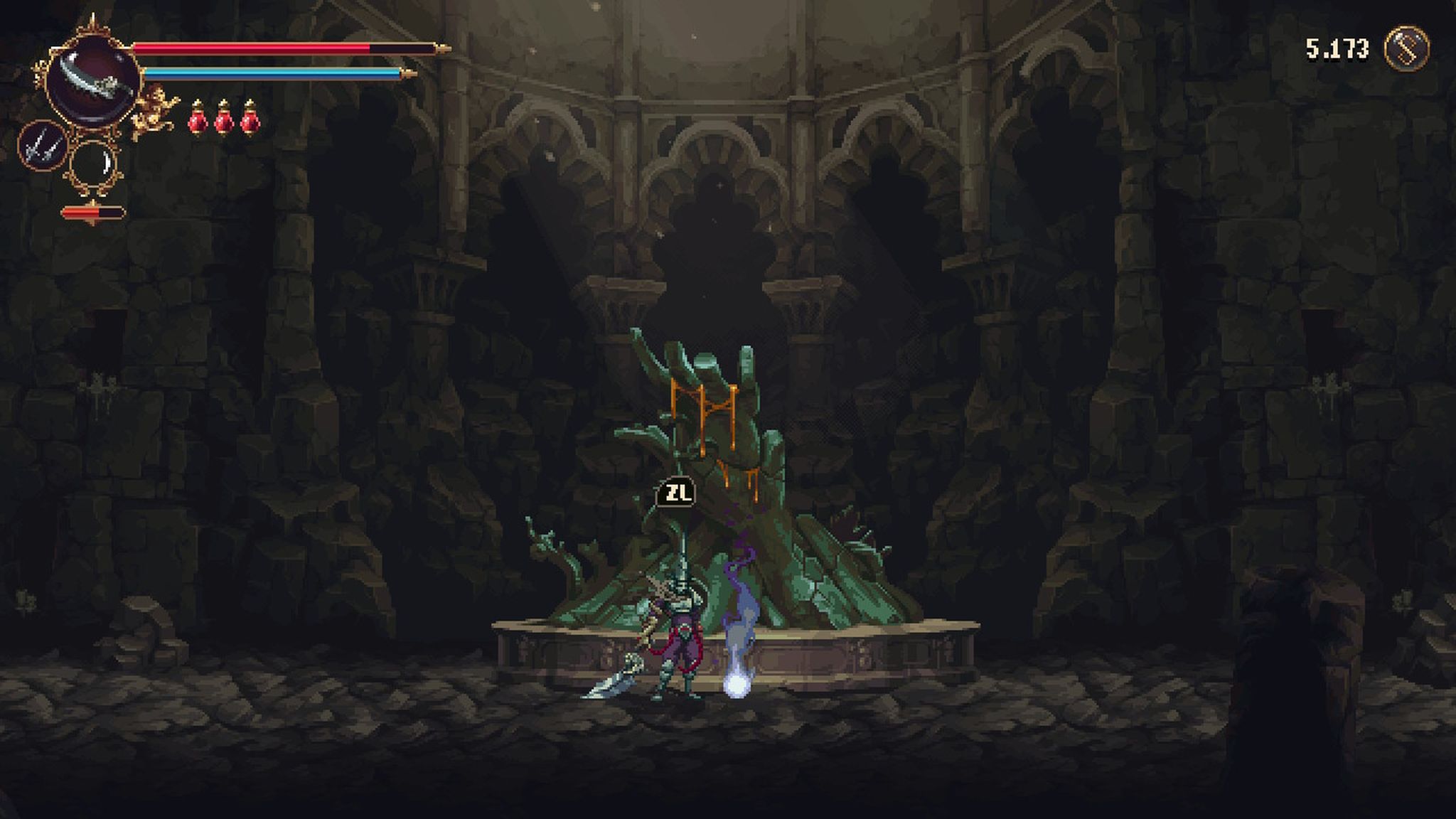The height and width of the screenshot is (819, 1456).
Task: Click the glowing blue flame orb
Action: [x=739, y=686]
